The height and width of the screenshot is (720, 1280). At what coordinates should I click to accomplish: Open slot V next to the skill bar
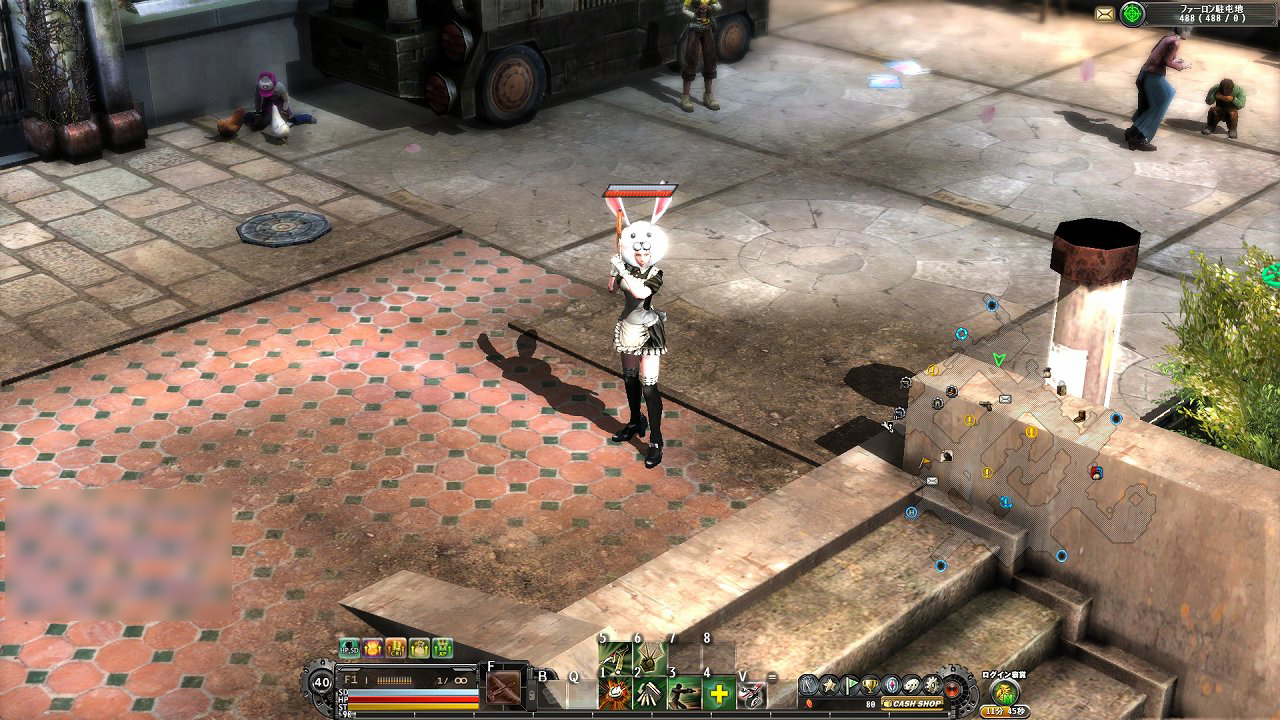pyautogui.click(x=752, y=693)
